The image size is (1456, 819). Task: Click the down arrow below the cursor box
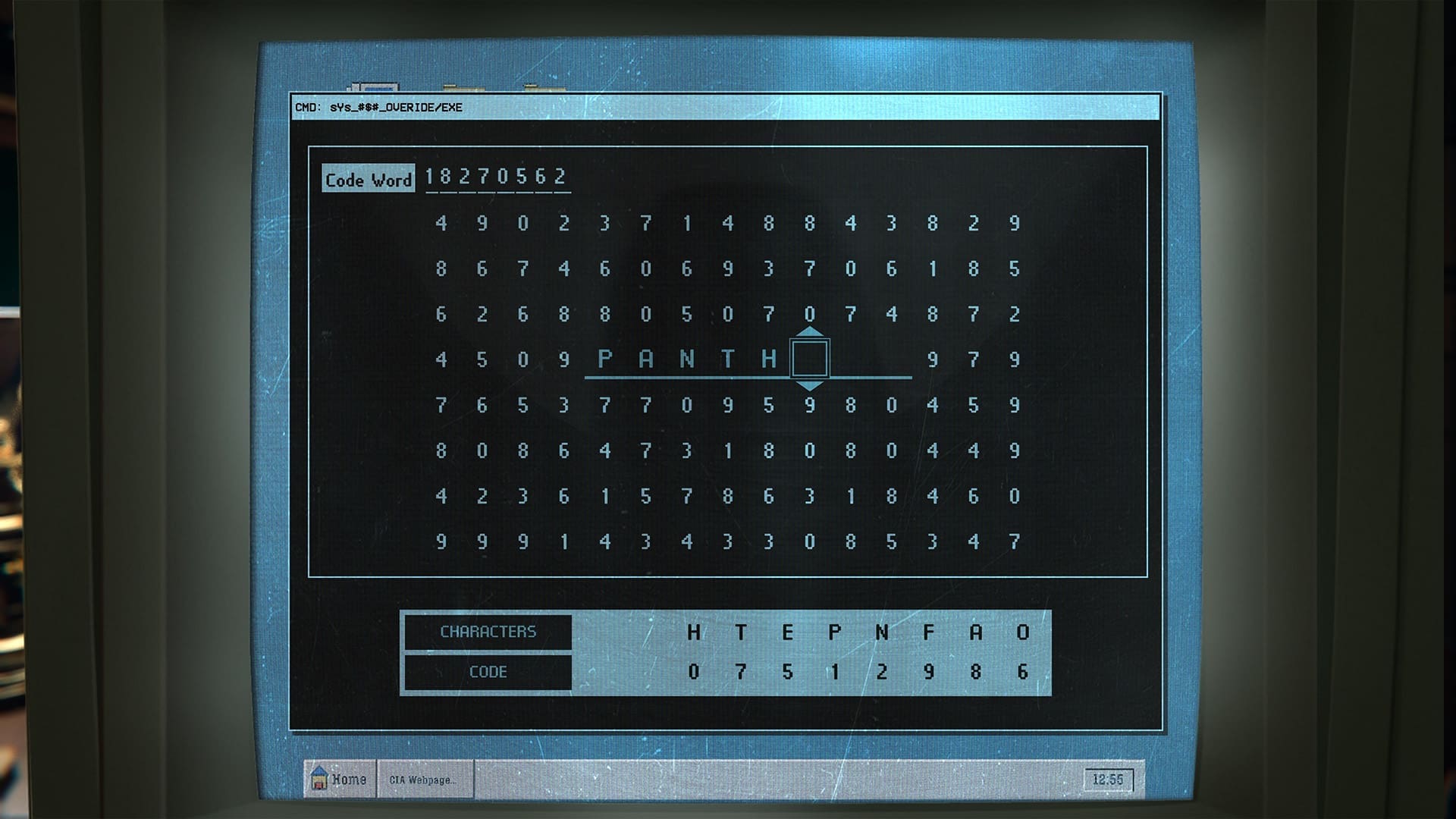[810, 387]
